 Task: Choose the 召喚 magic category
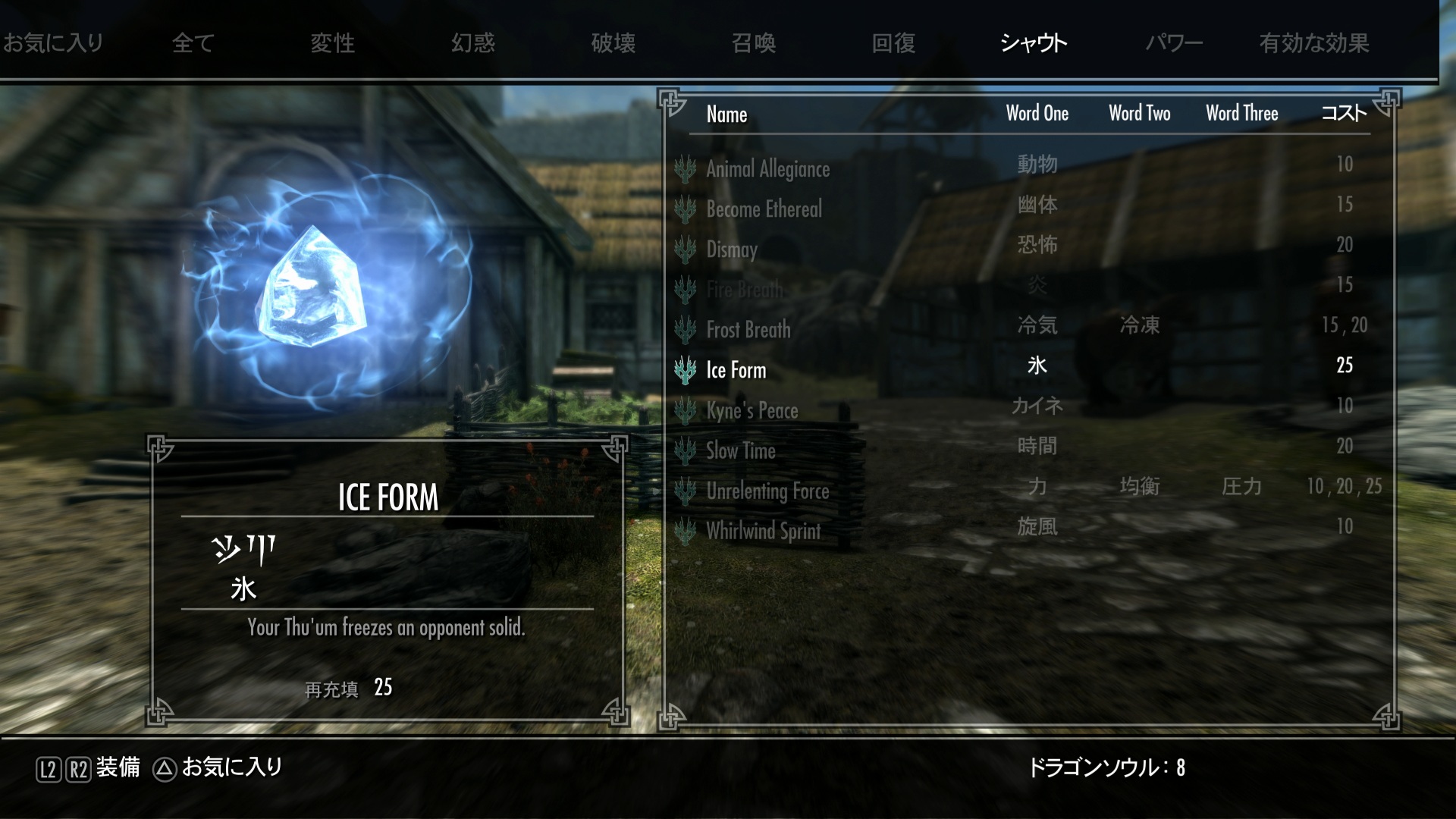754,43
